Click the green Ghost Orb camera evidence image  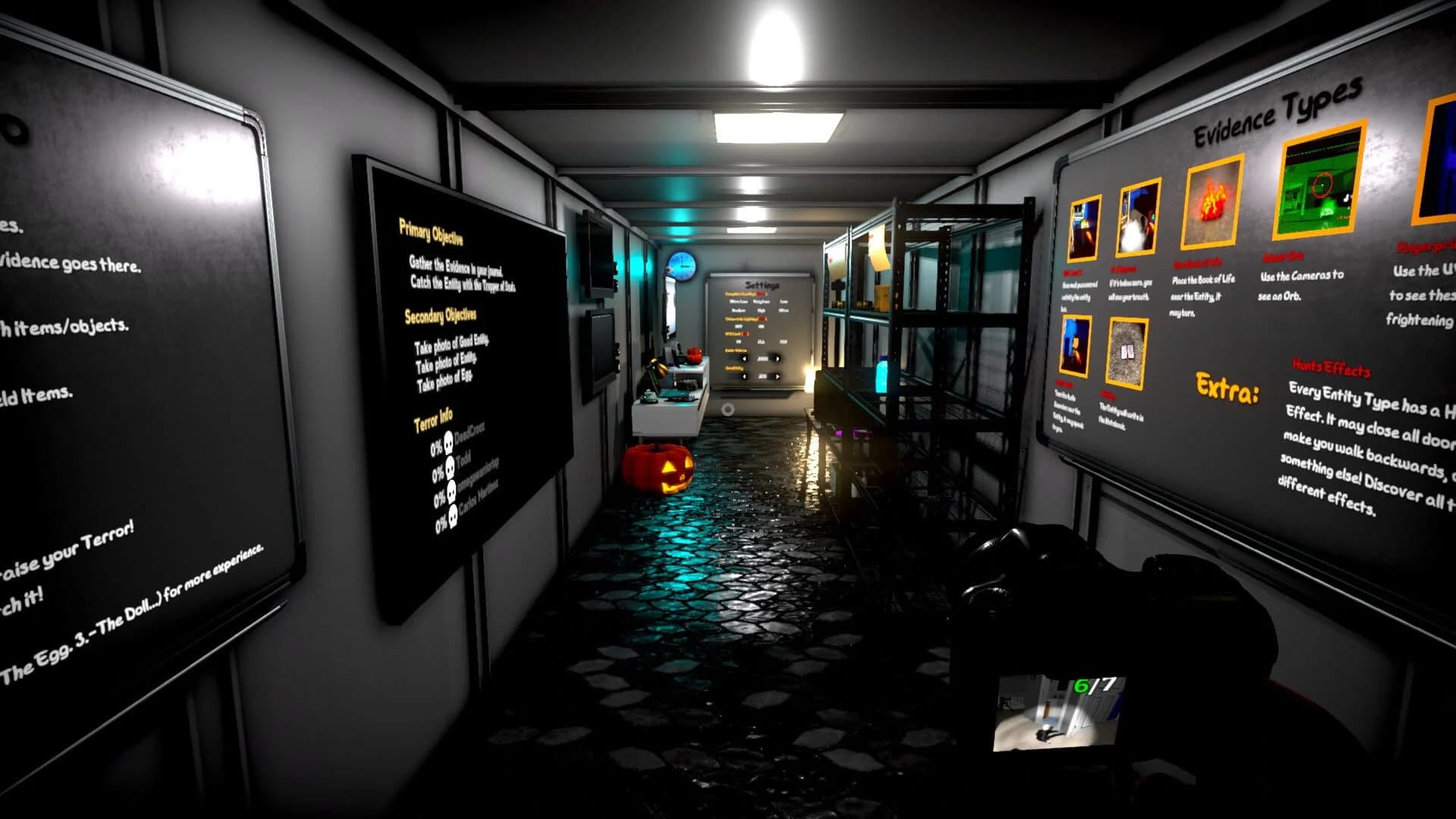pos(1318,186)
